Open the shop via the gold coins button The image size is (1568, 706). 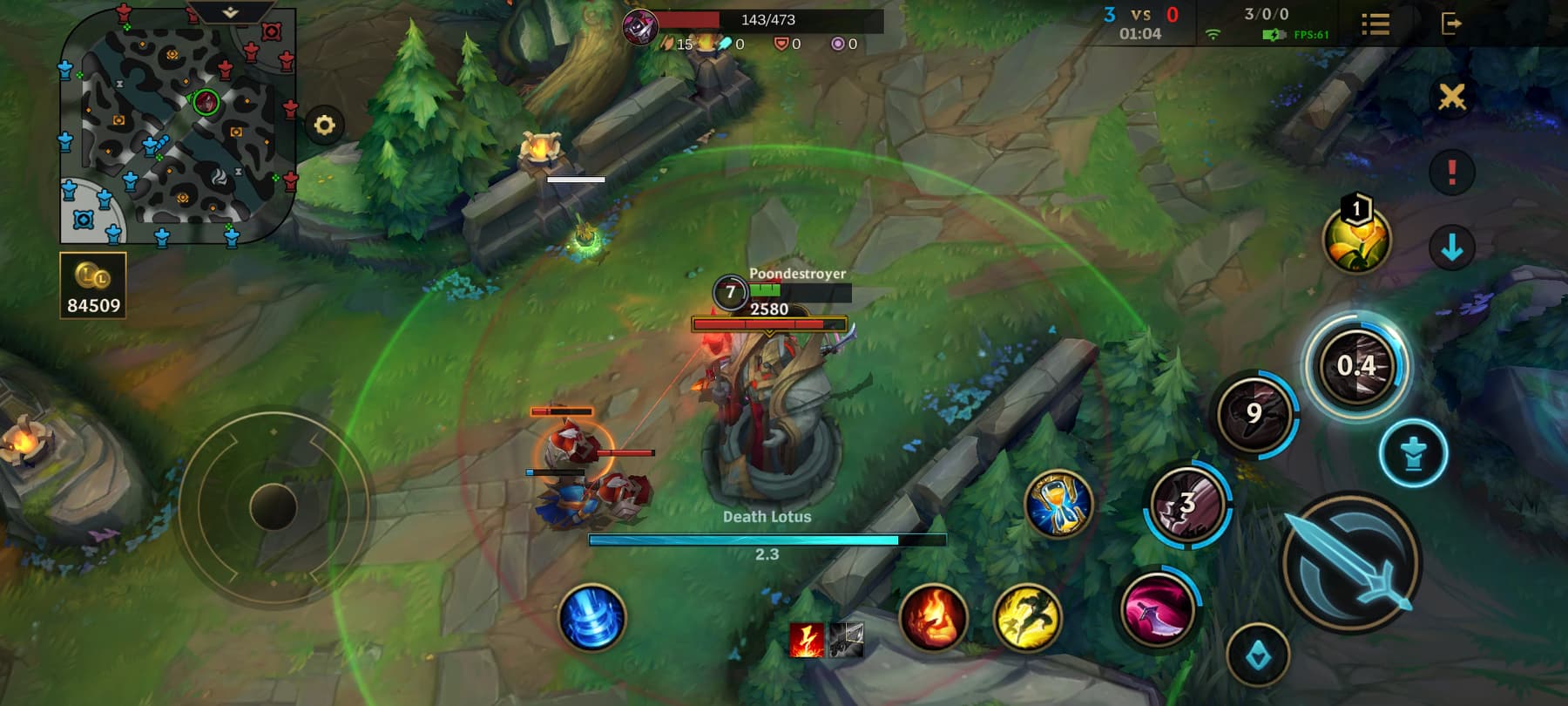coord(93,285)
